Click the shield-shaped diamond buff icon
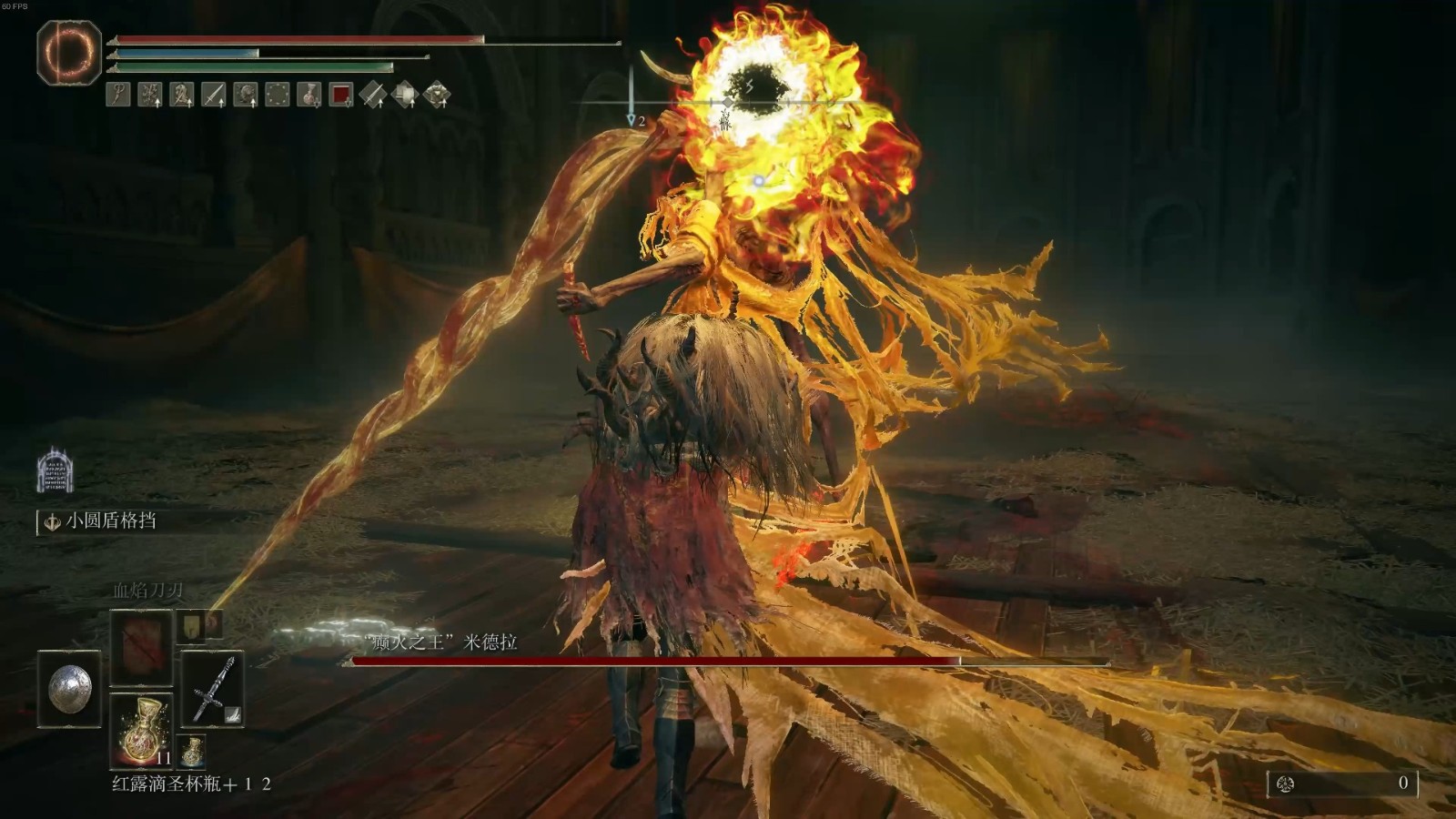Image resolution: width=1456 pixels, height=819 pixels. click(405, 94)
